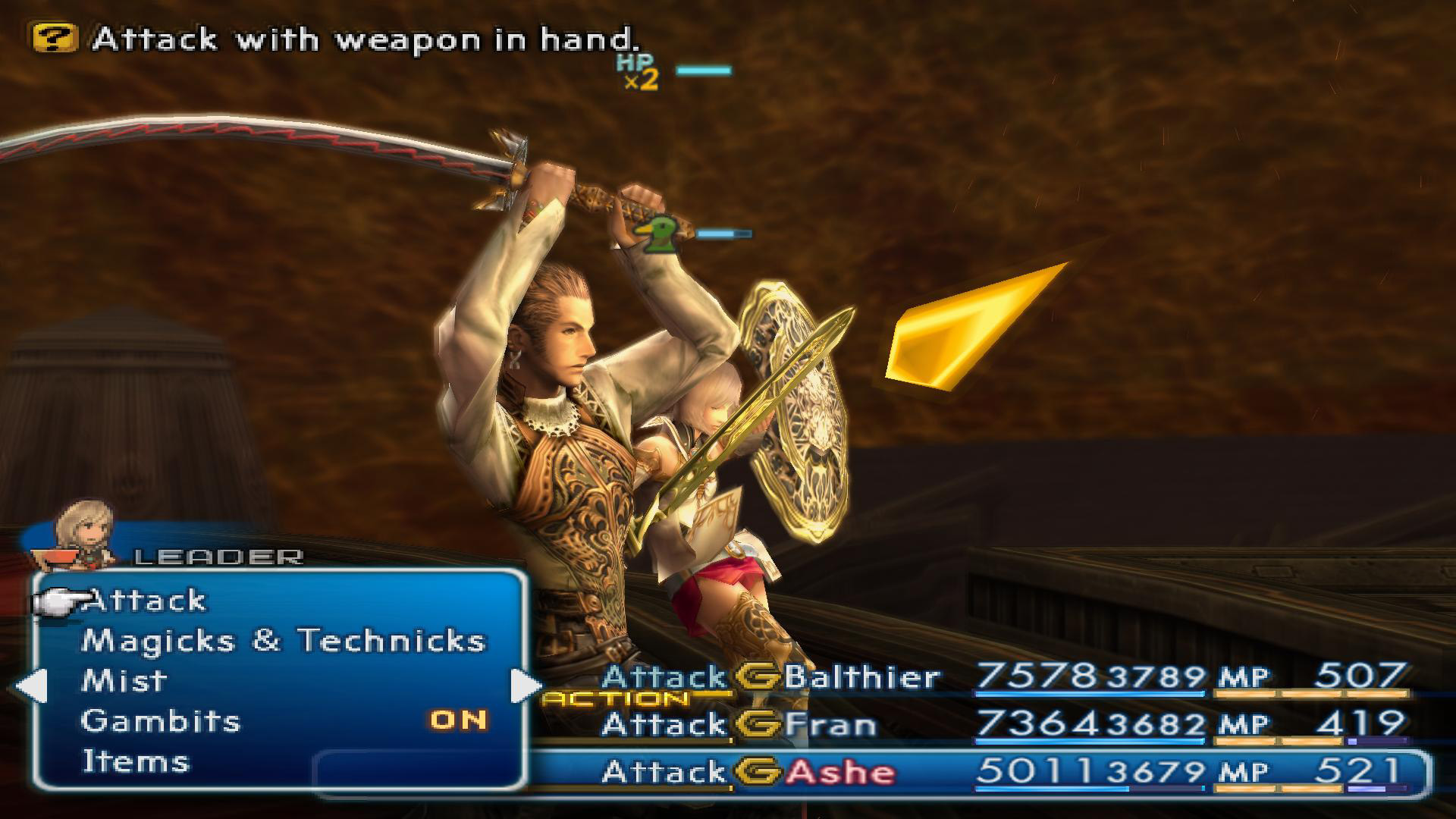Click the right arrow on command menu

click(526, 686)
